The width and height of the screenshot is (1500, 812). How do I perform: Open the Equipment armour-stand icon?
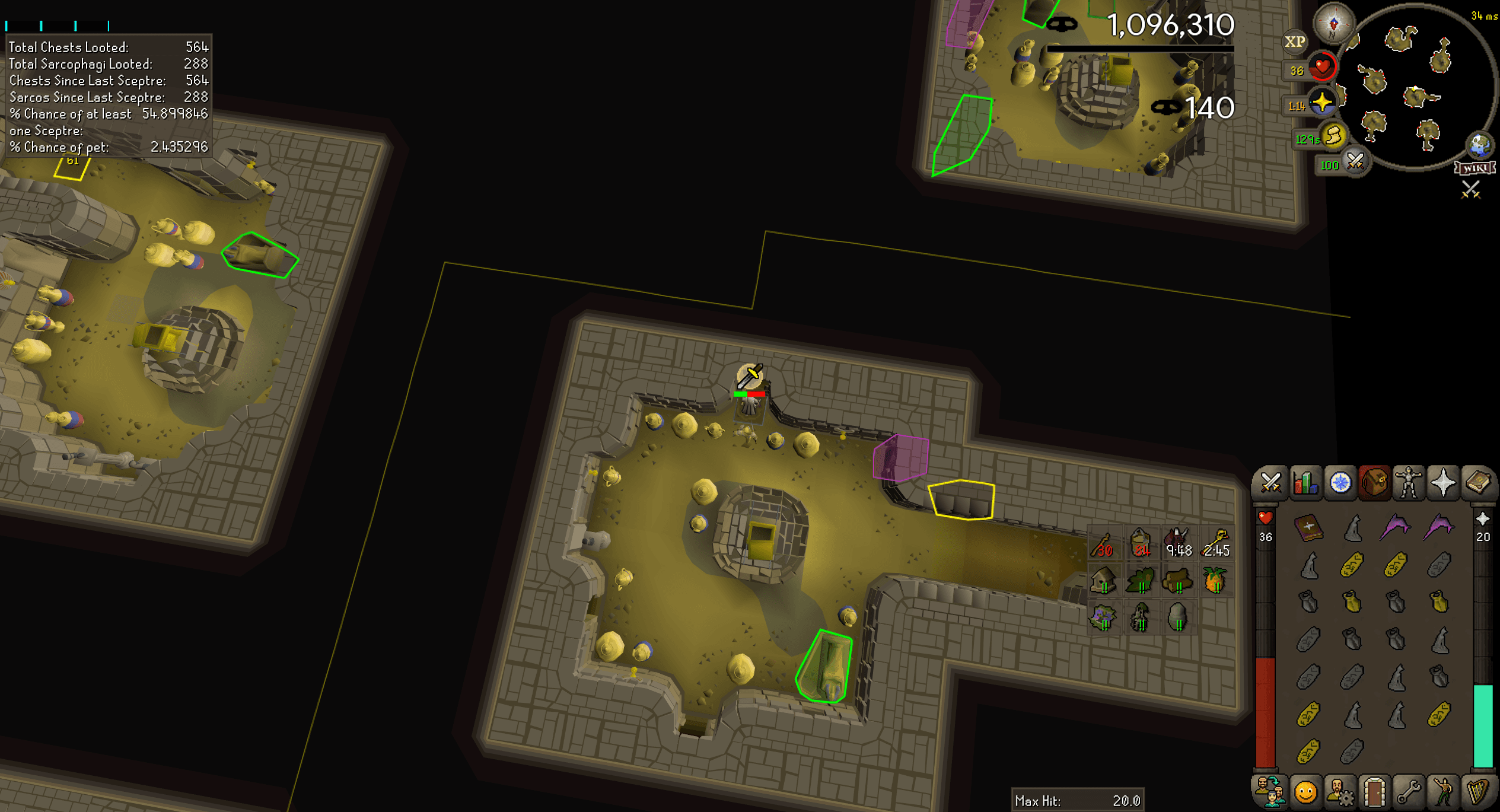tap(1408, 483)
